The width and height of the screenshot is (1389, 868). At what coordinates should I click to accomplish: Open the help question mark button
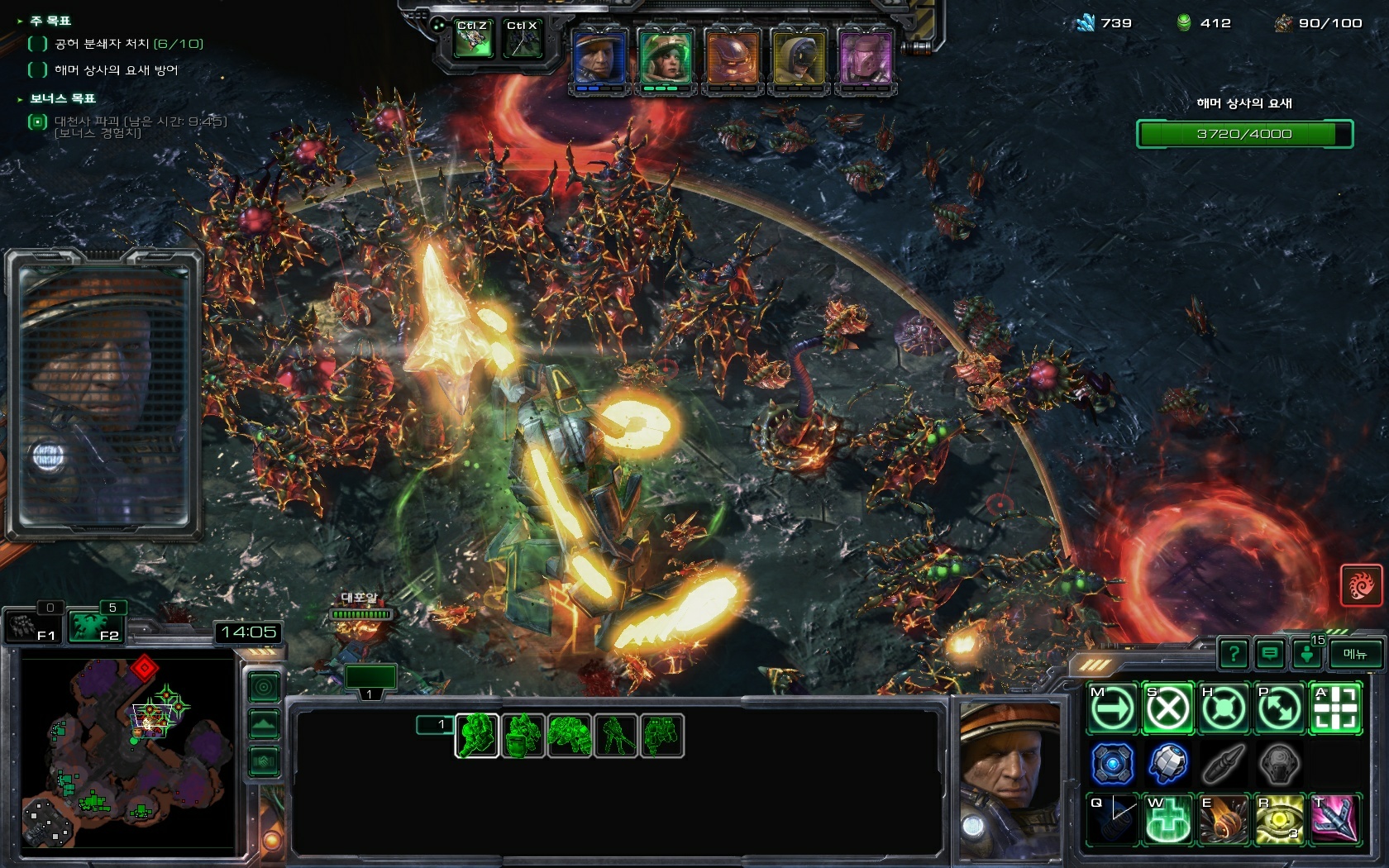[x=1234, y=655]
